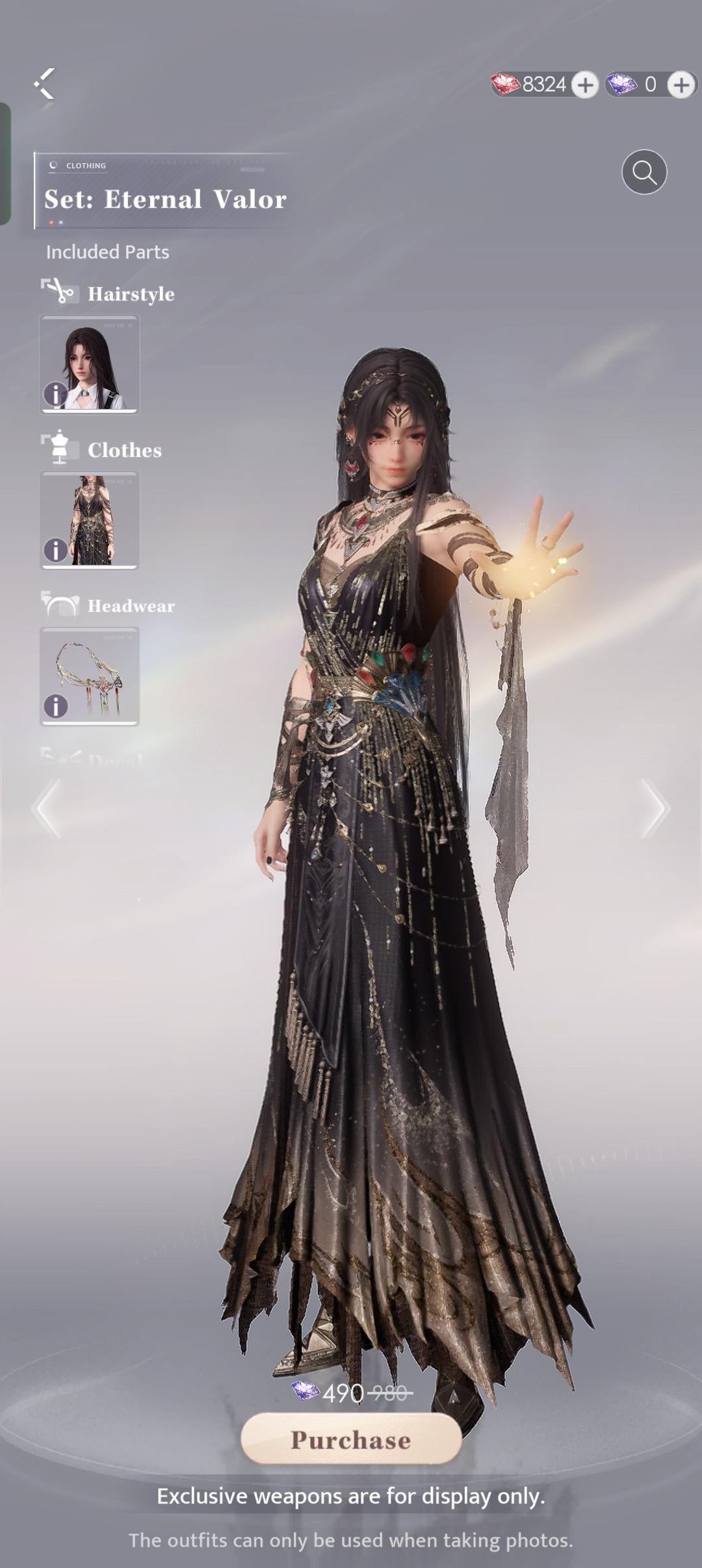Select the Hairstyle part thumbnail

90,363
